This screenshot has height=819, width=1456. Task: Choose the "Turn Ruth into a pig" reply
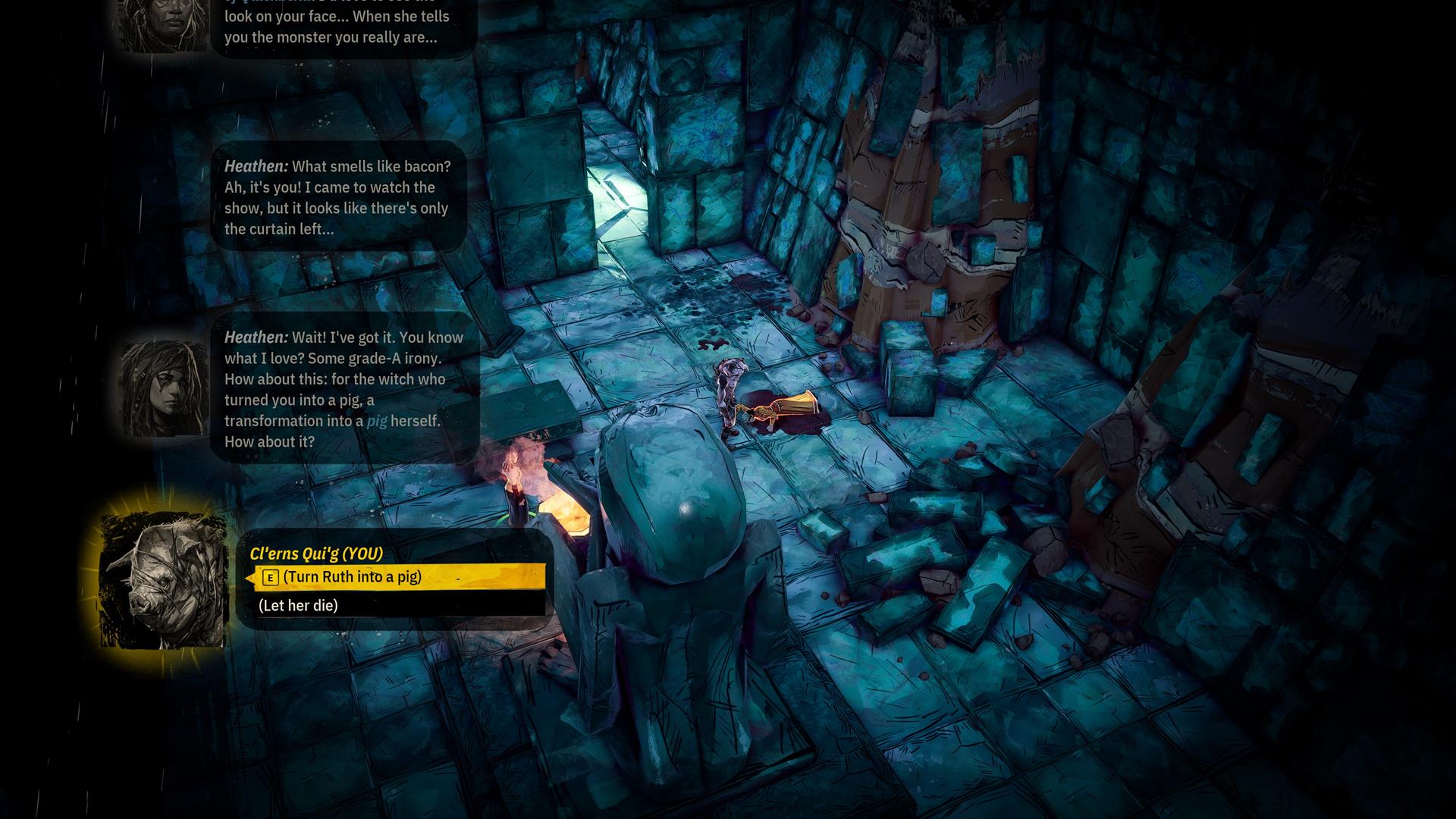coord(352,577)
